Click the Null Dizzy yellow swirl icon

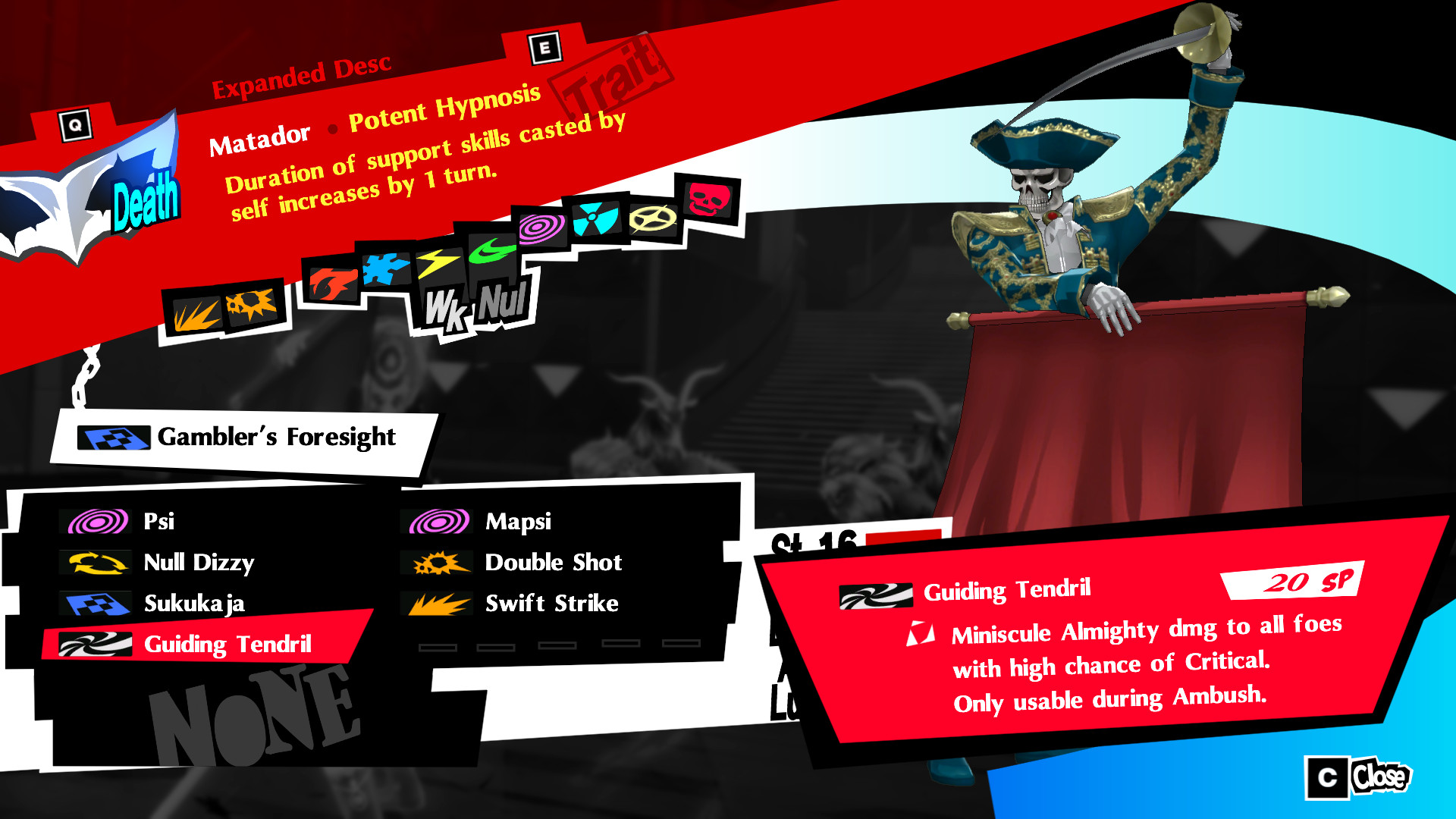(x=95, y=563)
